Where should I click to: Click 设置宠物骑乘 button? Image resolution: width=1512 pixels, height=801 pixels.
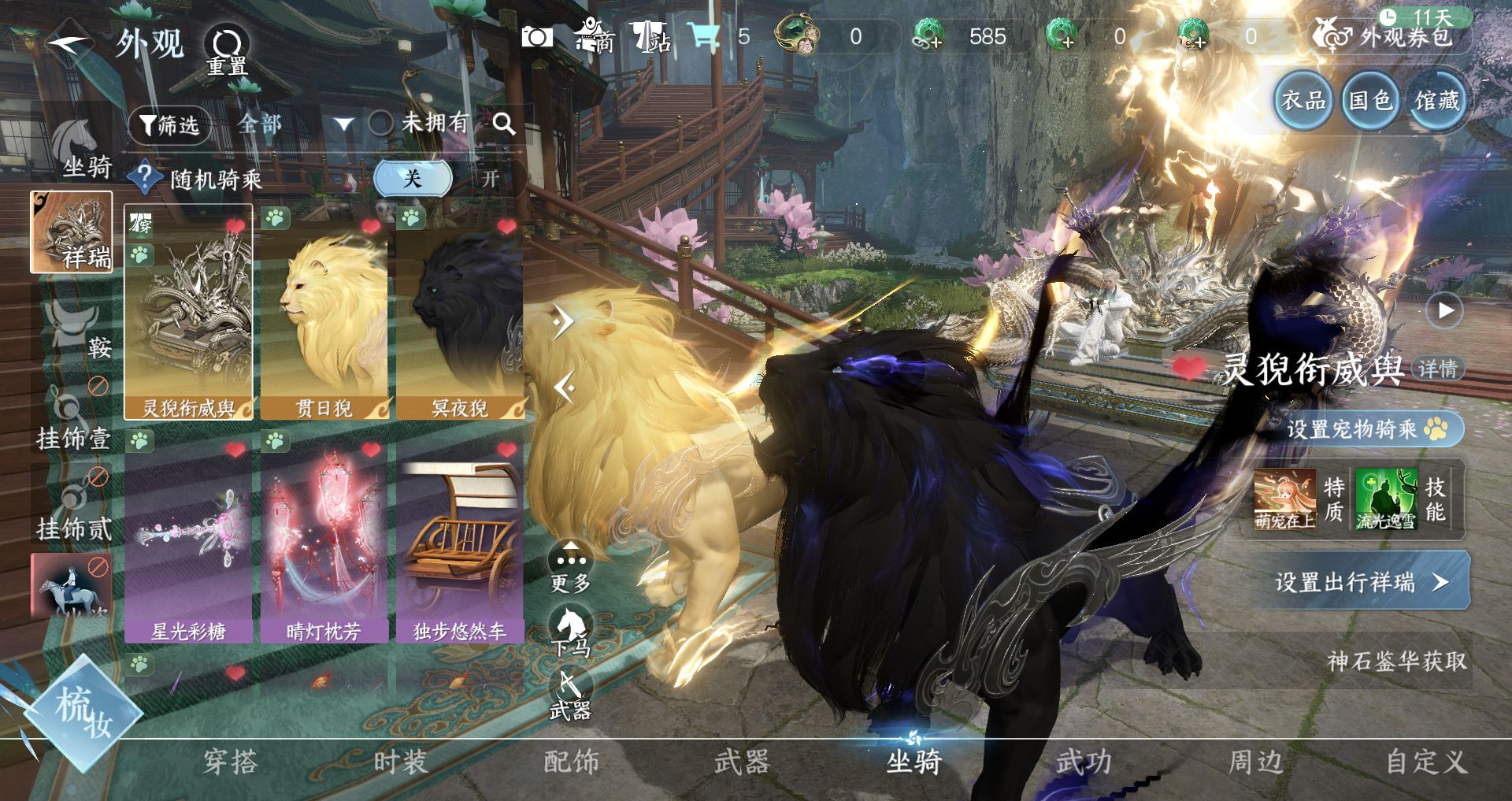1366,429
